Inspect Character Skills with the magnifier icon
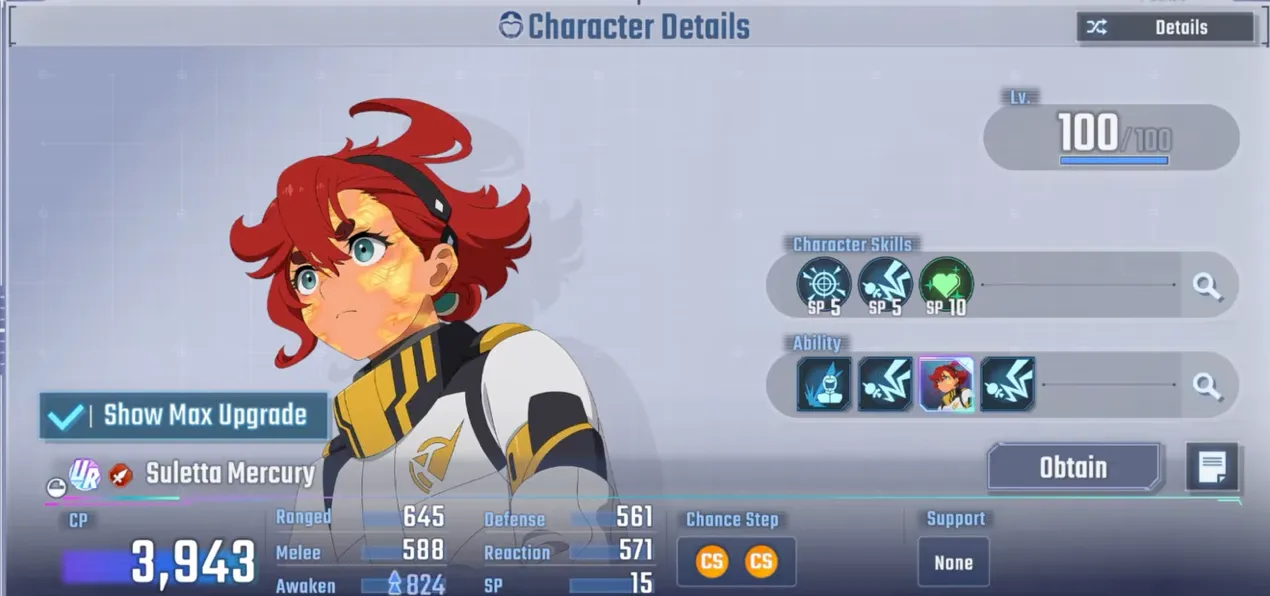Screen dimensions: 1270x596 tap(1207, 287)
